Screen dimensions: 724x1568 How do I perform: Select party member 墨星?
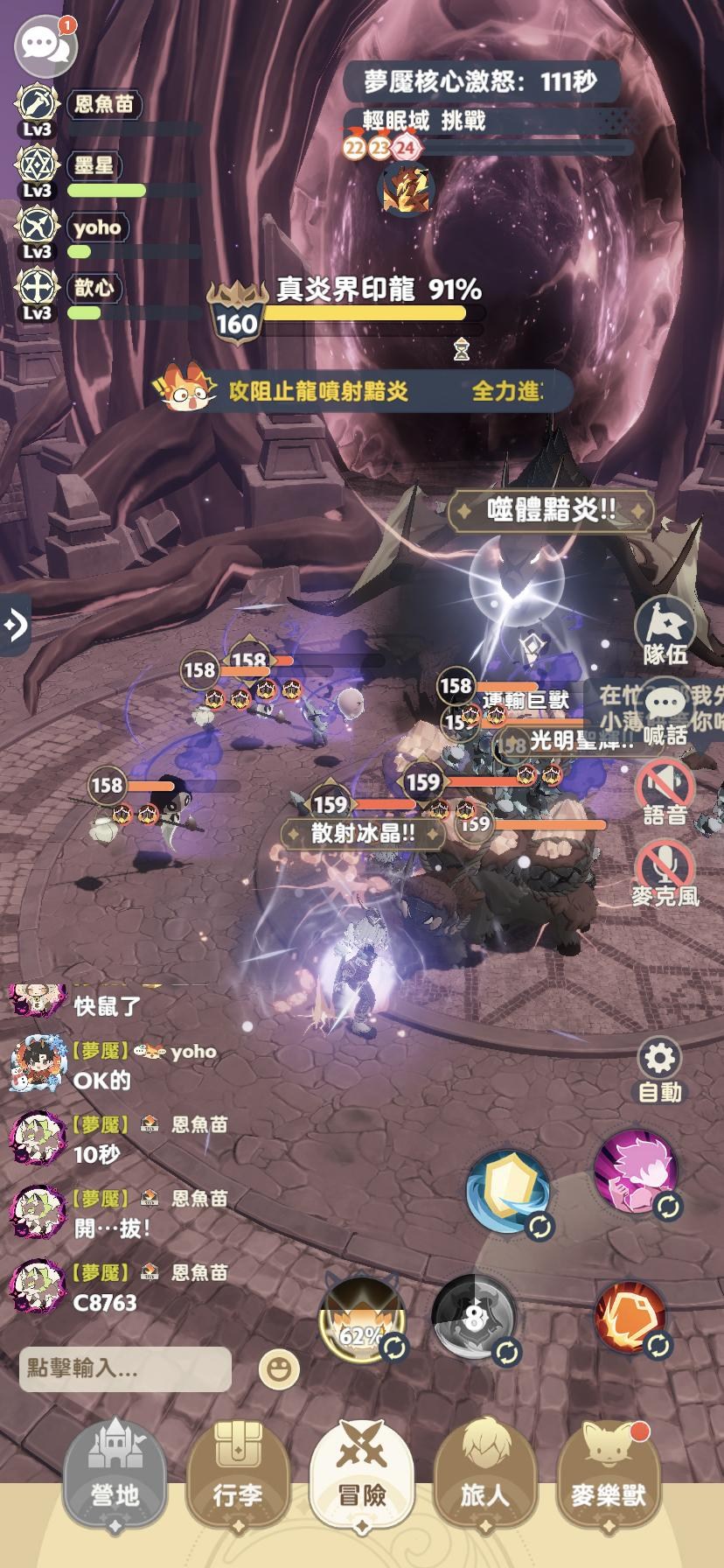click(94, 165)
